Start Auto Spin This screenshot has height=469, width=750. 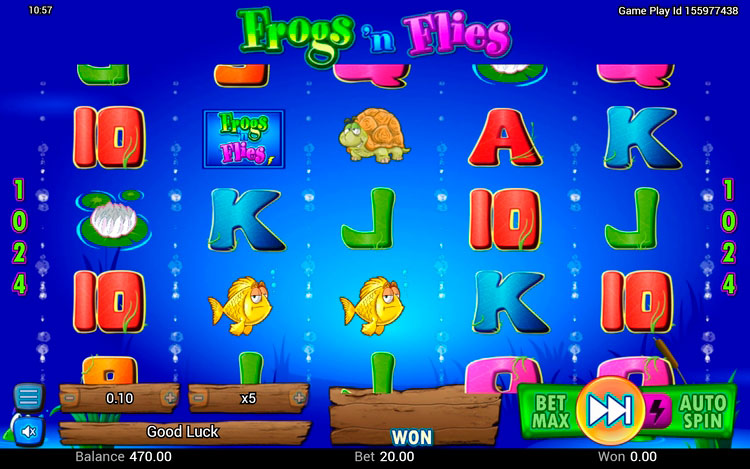tap(702, 410)
